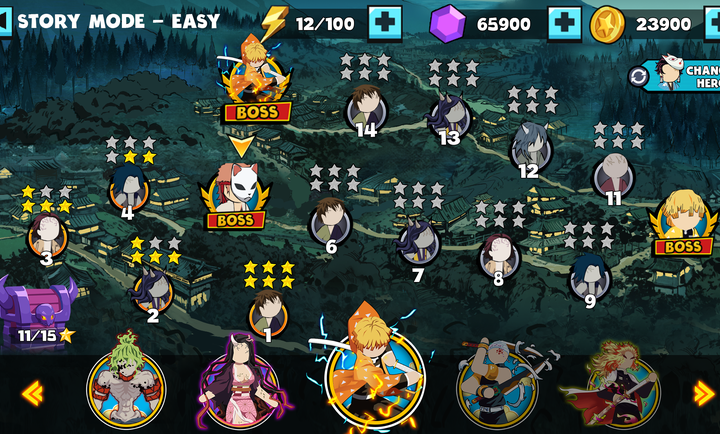This screenshot has height=434, width=720.
Task: Add more energy with the plus button
Action: tap(385, 22)
